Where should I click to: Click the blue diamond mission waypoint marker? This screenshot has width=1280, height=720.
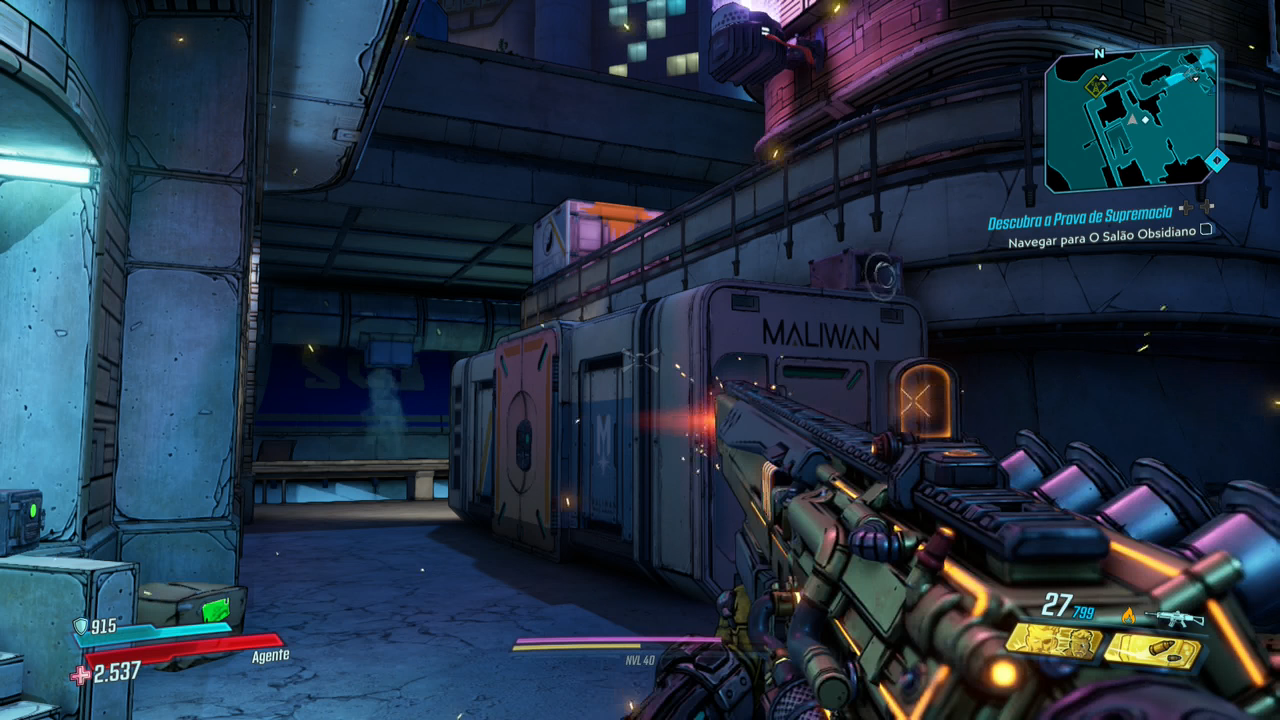1216,159
